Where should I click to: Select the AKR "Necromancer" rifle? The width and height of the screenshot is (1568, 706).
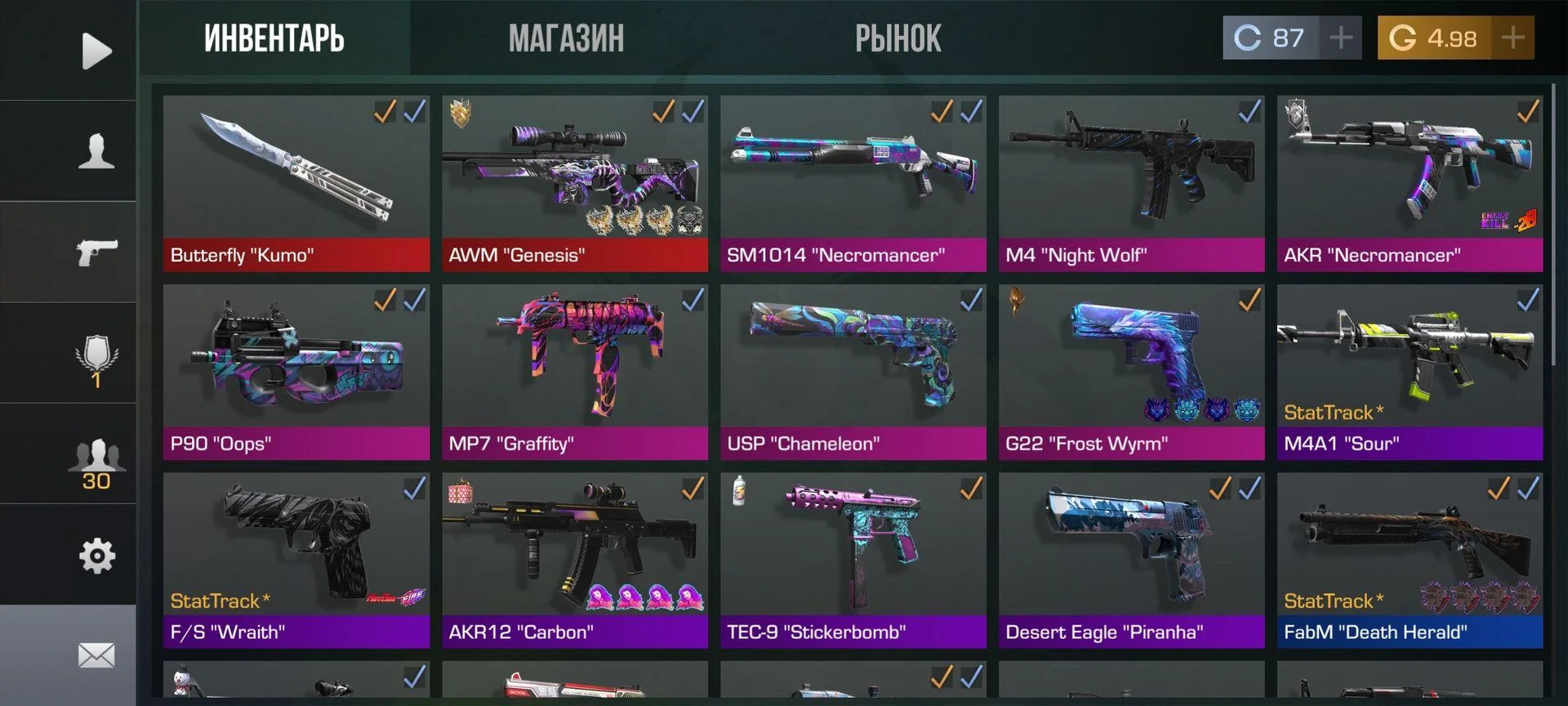pyautogui.click(x=1410, y=183)
